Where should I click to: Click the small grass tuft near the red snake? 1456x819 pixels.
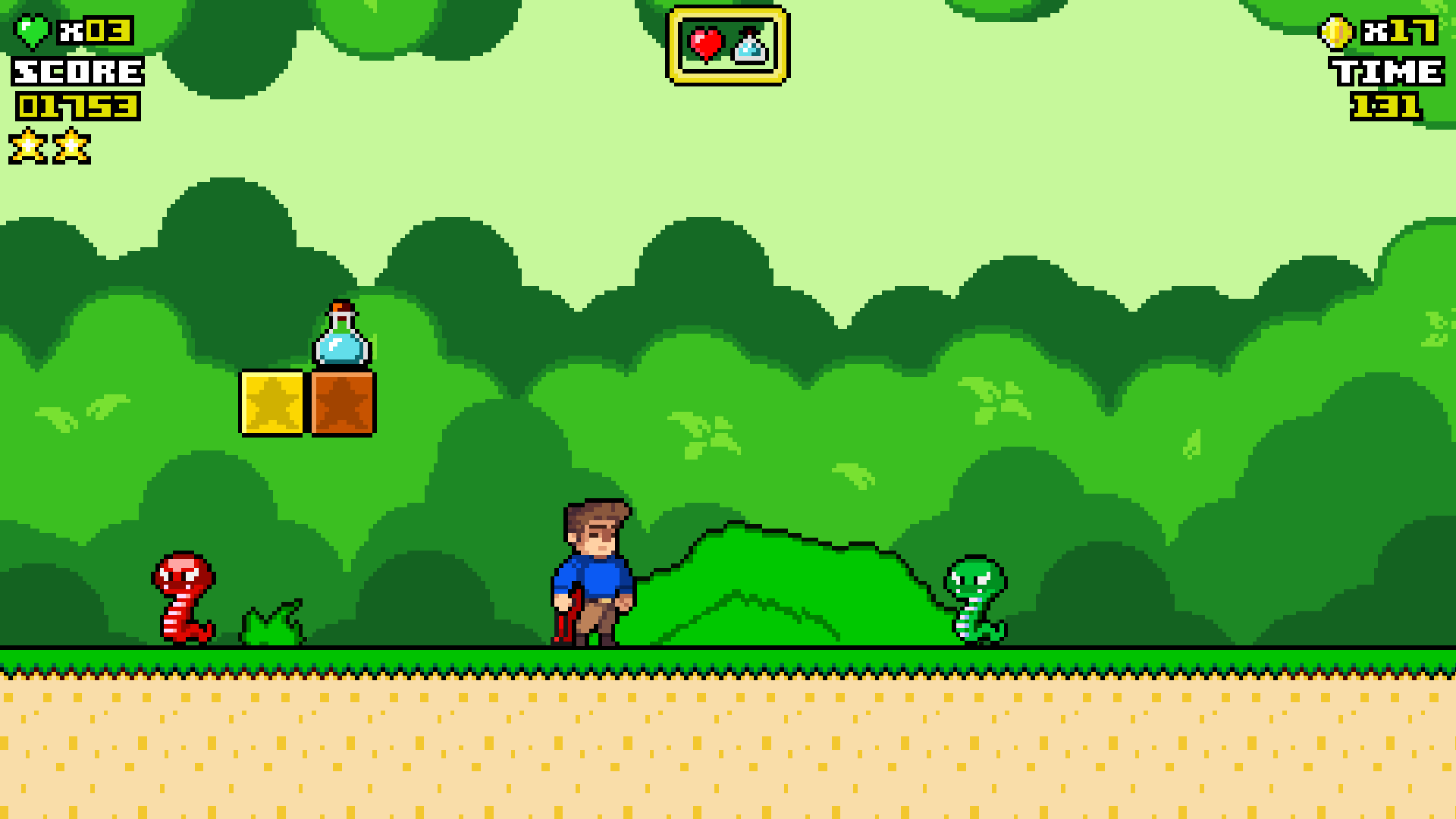tap(269, 626)
